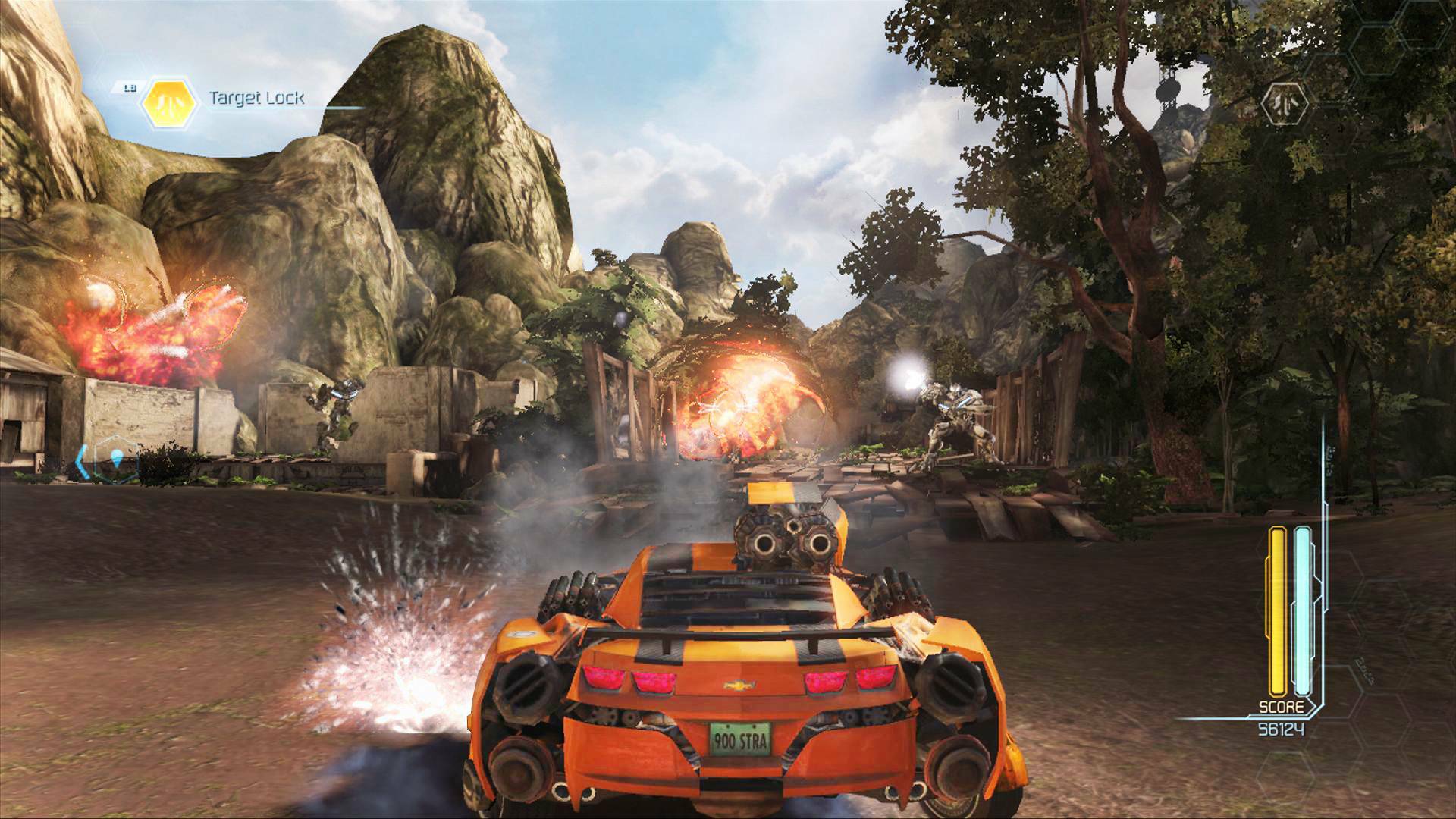Select the blue waypoint marker indicator

click(x=115, y=459)
